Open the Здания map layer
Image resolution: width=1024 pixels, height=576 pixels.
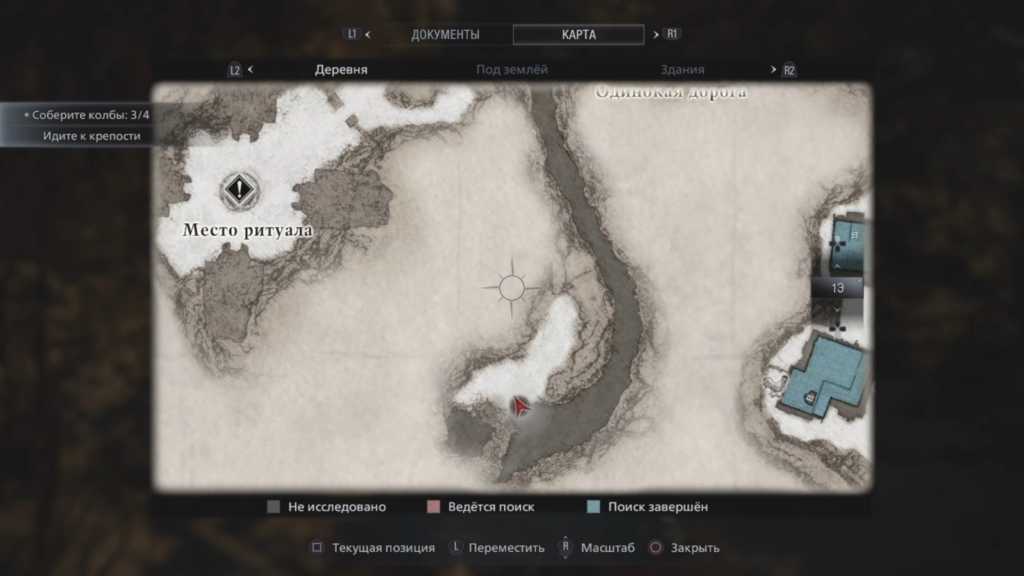[682, 70]
